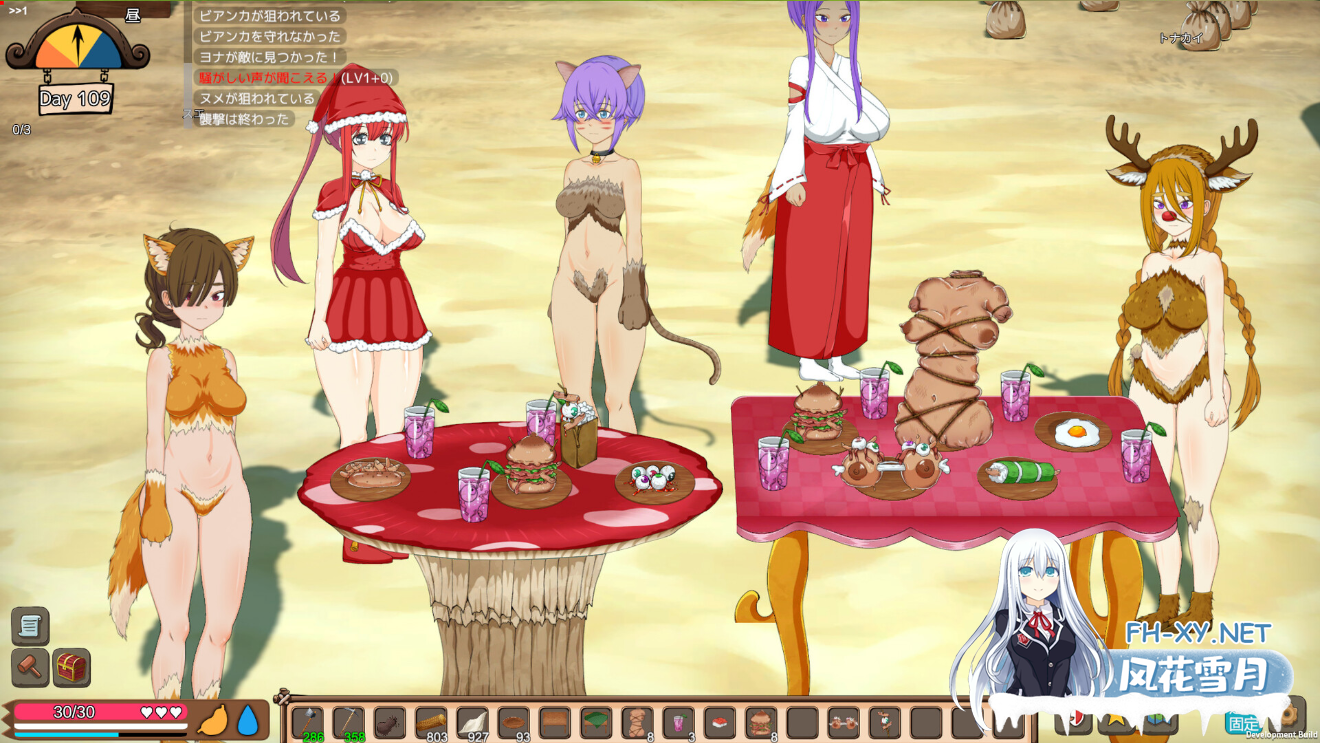Screen dimensions: 1320x743
Task: Toggle the 固定 (pin) button
Action: point(1245,721)
